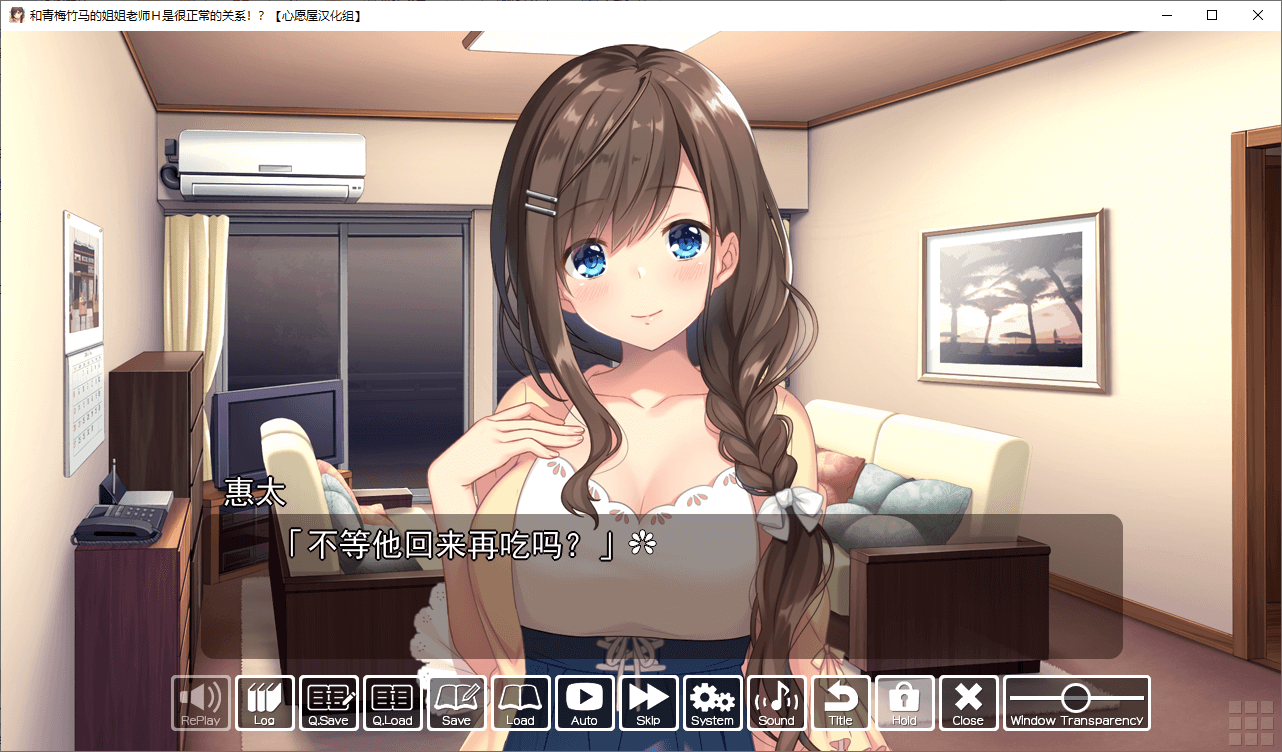Minimize the game window

pyautogui.click(x=1166, y=15)
